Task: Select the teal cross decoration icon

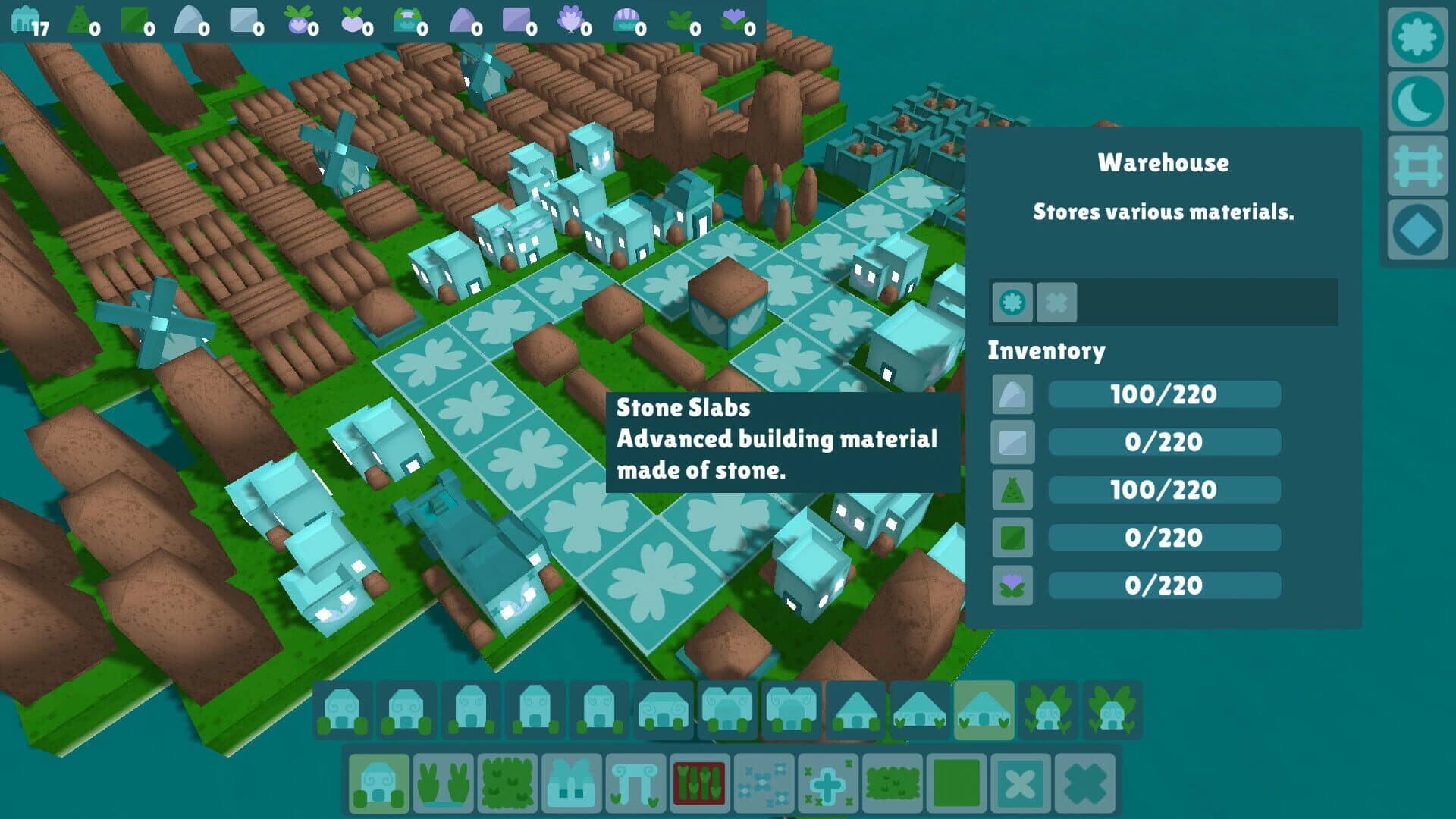Action: click(827, 781)
